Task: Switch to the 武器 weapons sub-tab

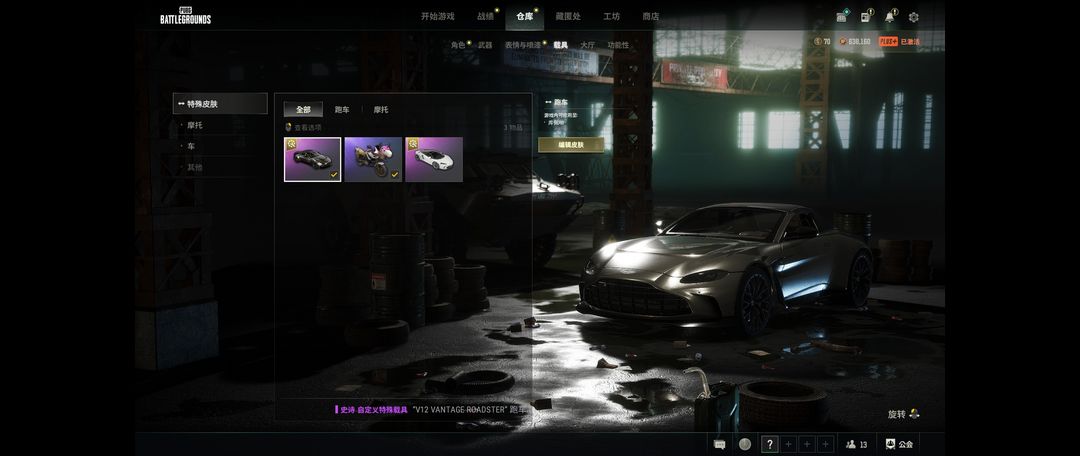Action: pos(485,45)
